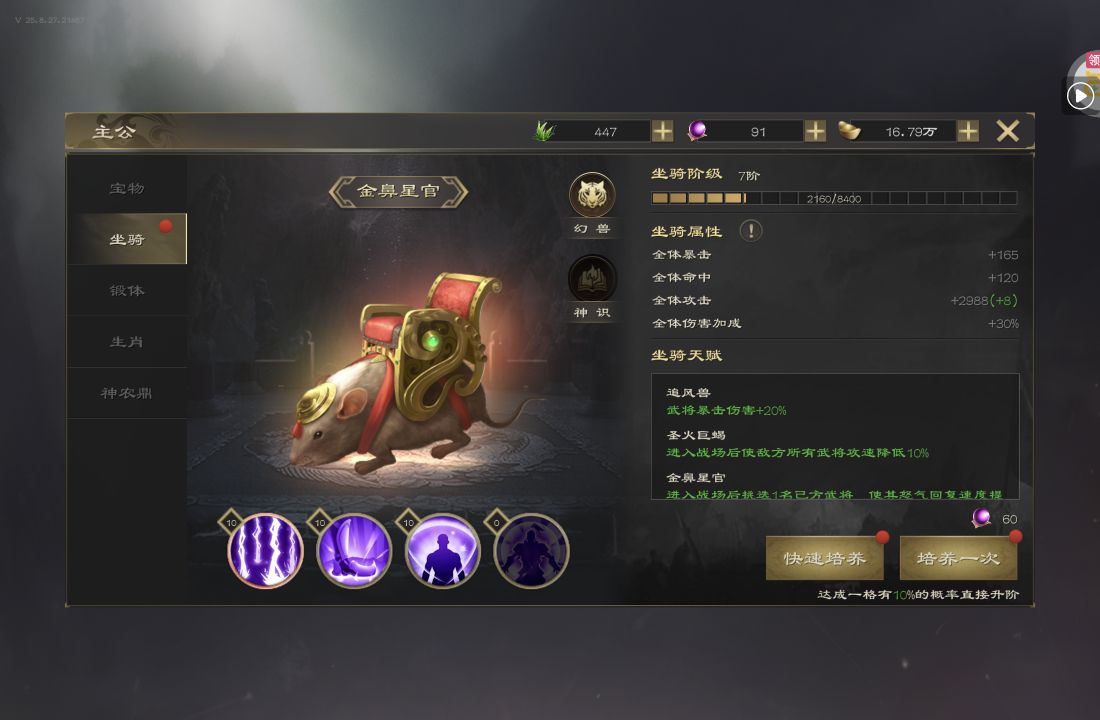Select the glowing figure skill icon
The image size is (1100, 720).
coord(442,551)
